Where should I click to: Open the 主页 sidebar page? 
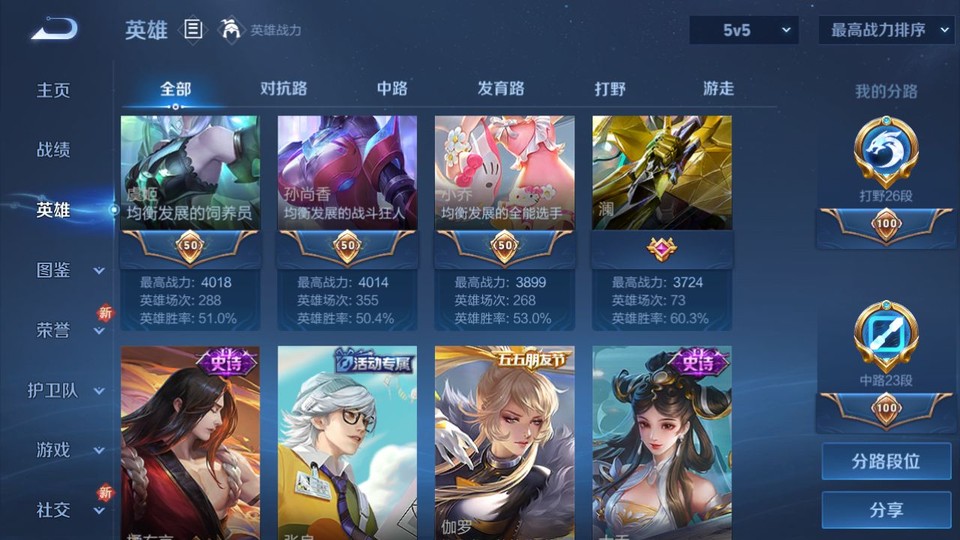(54, 90)
